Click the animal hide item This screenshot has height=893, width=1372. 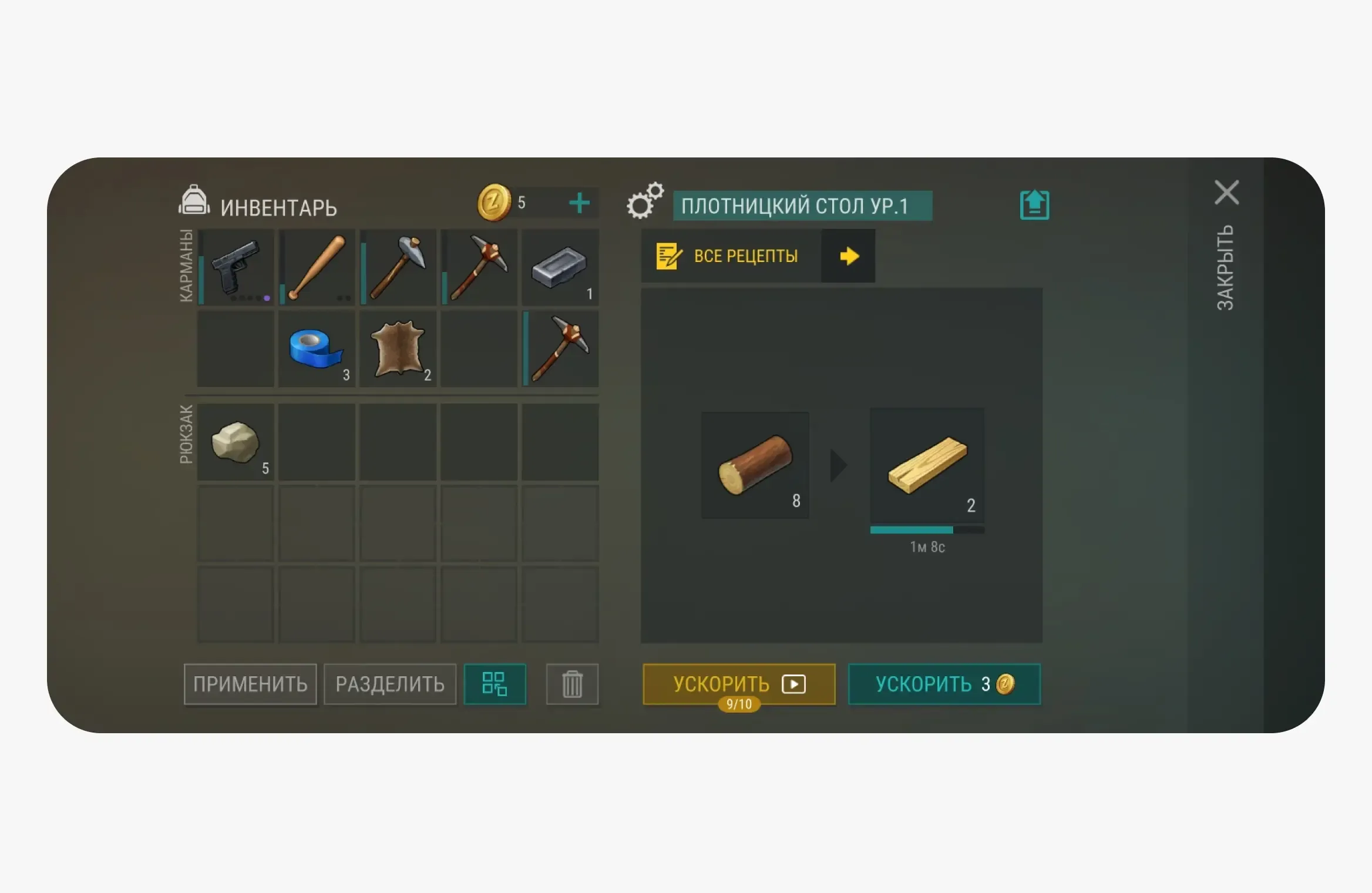(x=398, y=350)
